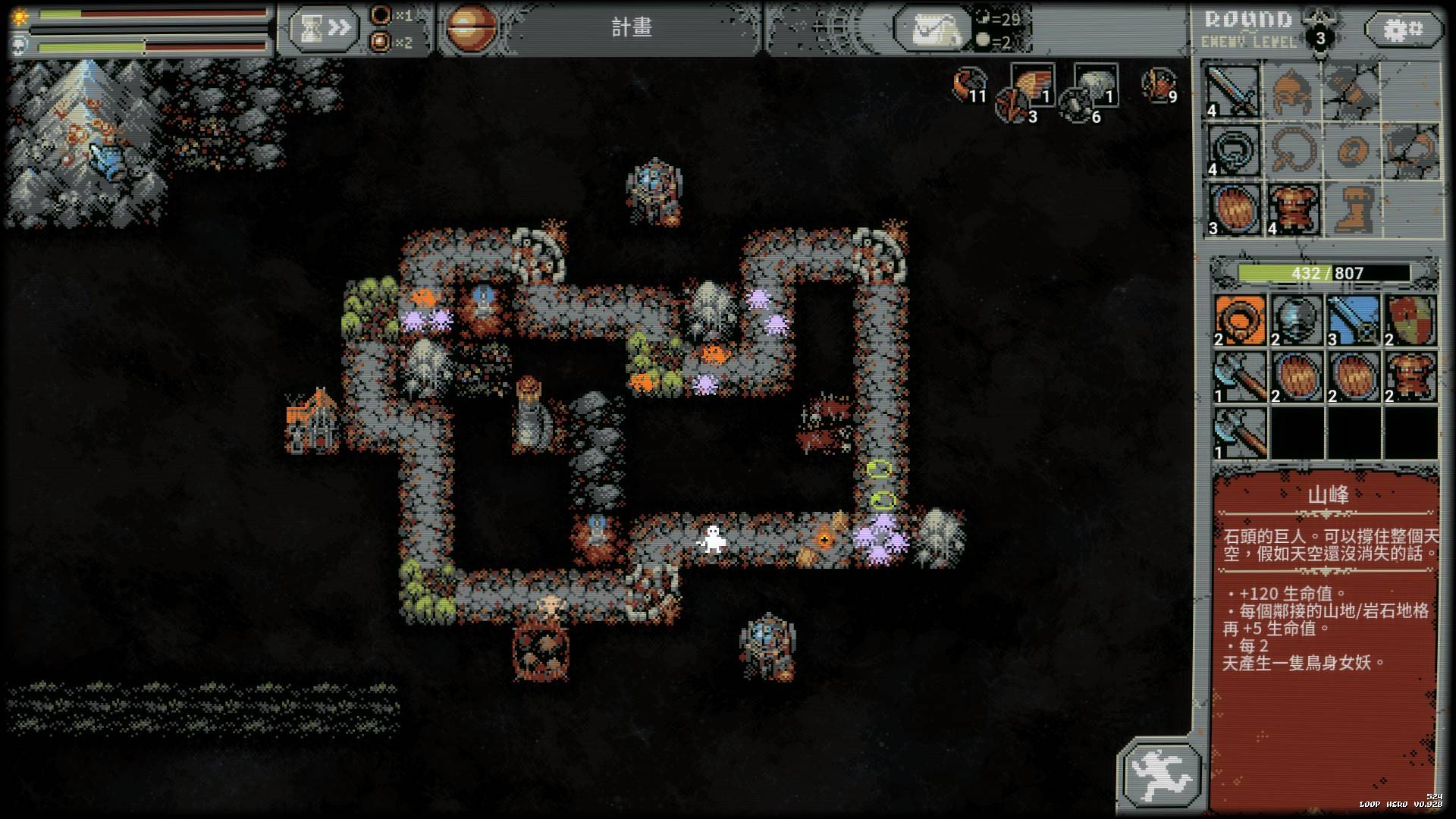Select the equipped level 3 wooden shield

1232,209
